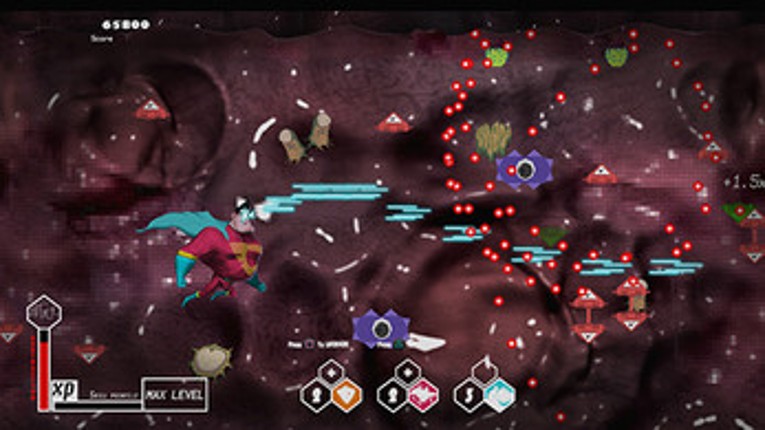Activate the crimson wing ability hexagon

click(422, 395)
